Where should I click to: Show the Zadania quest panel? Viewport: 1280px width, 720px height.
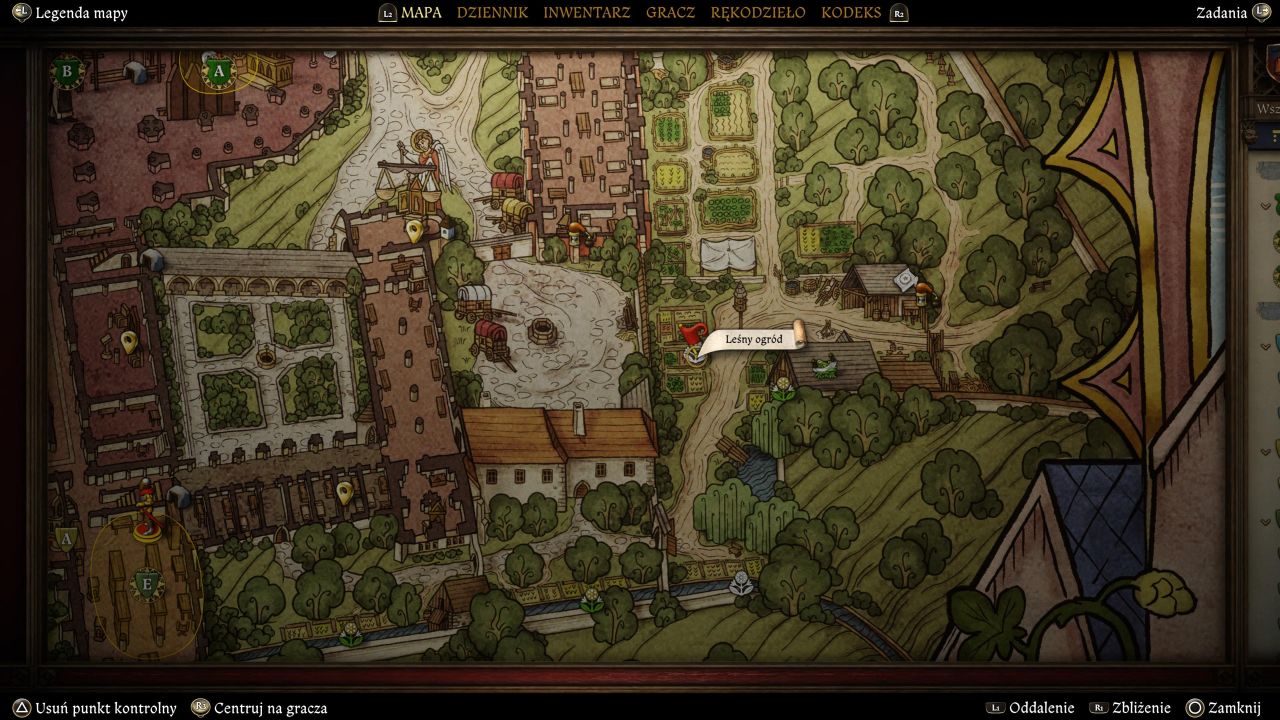pyautogui.click(x=1221, y=13)
